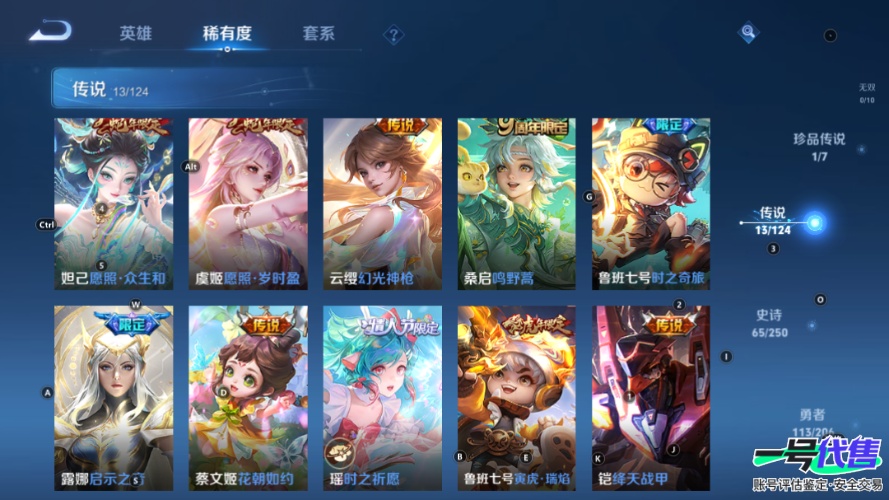Open the 套系 tab
Image resolution: width=889 pixels, height=500 pixels.
coord(318,33)
